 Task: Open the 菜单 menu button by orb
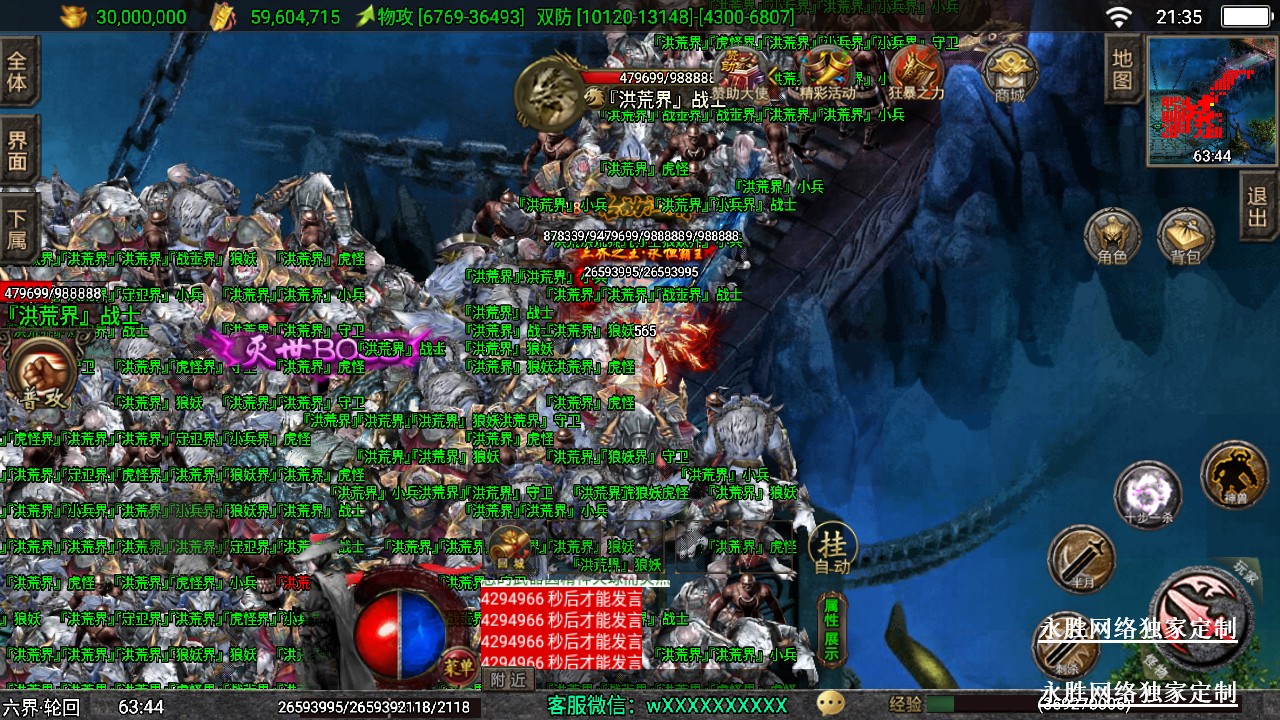(459, 666)
